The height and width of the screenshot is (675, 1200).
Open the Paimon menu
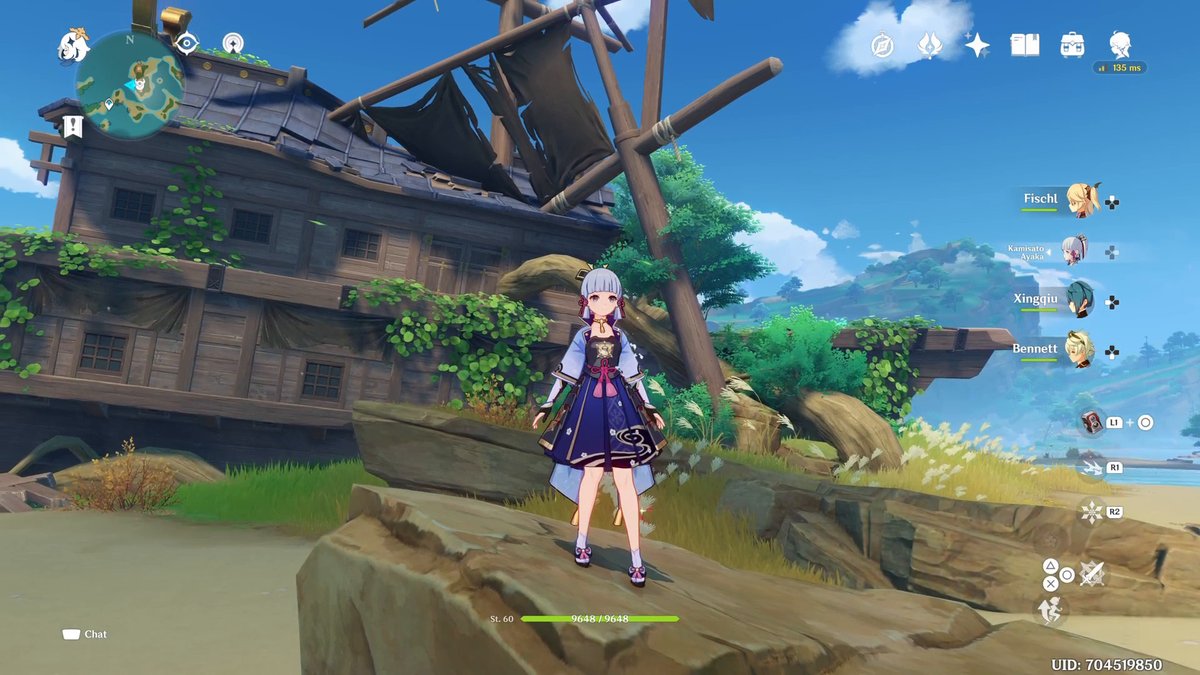tap(74, 43)
